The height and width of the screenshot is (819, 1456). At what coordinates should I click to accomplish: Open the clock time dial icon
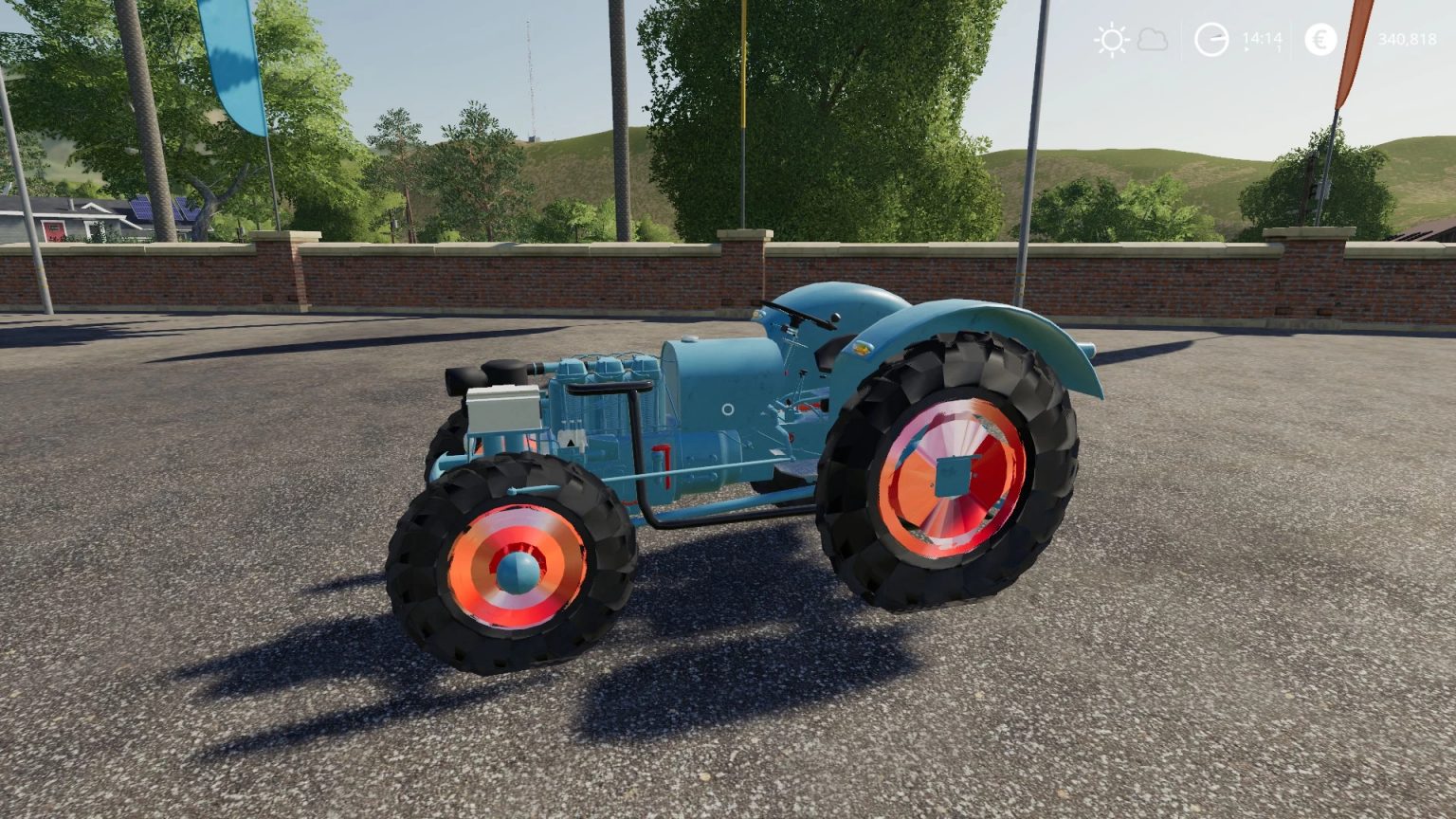pos(1210,40)
